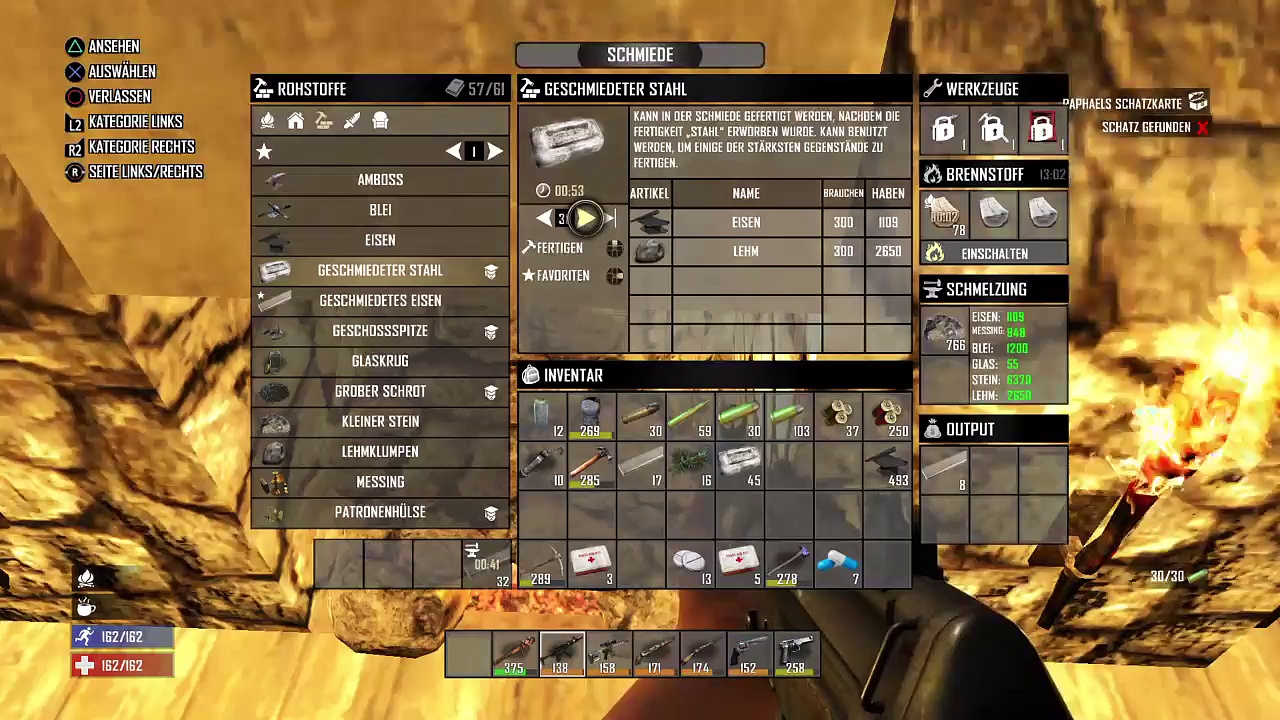Select the revolver in the hotbar

pyautogui.click(x=748, y=654)
